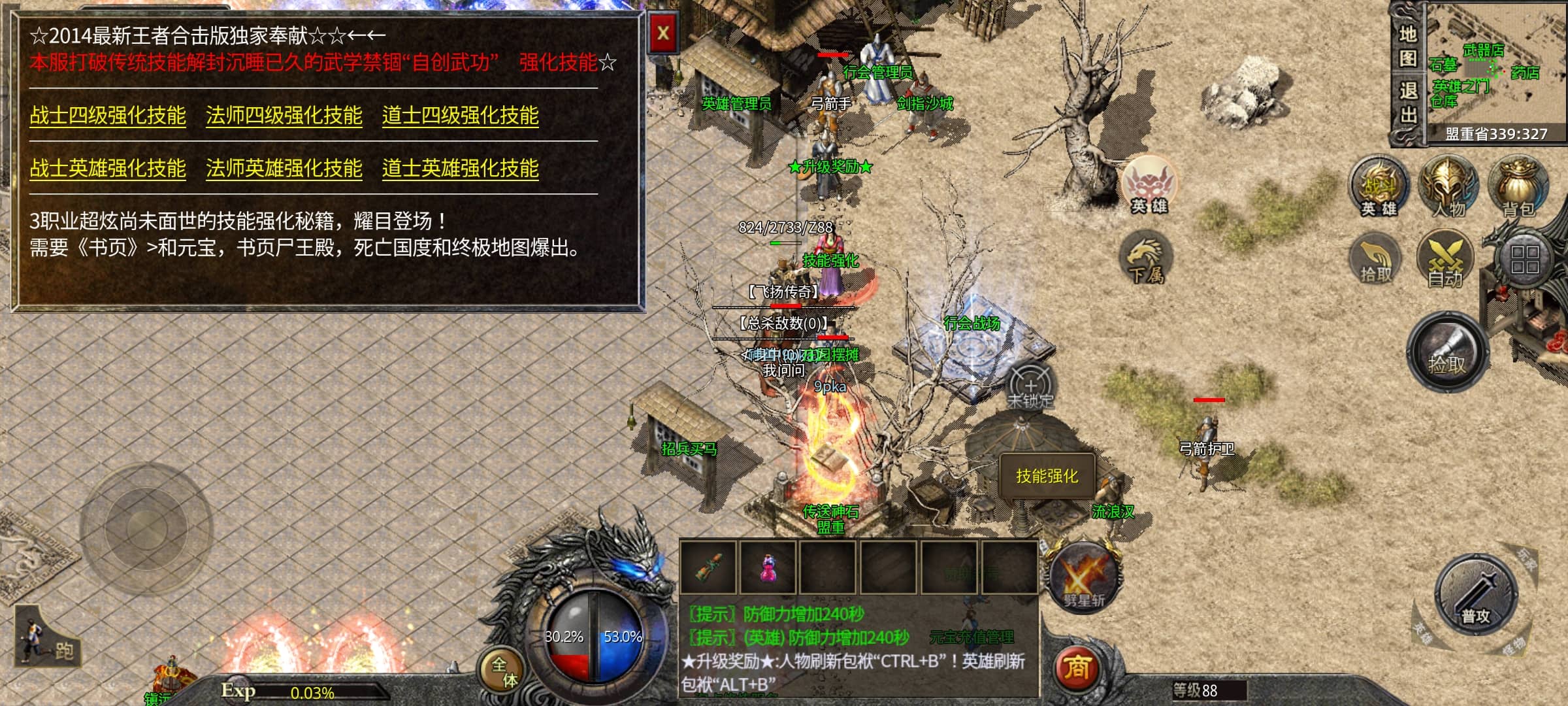Perform a 普攻 basic attack

point(1475,594)
